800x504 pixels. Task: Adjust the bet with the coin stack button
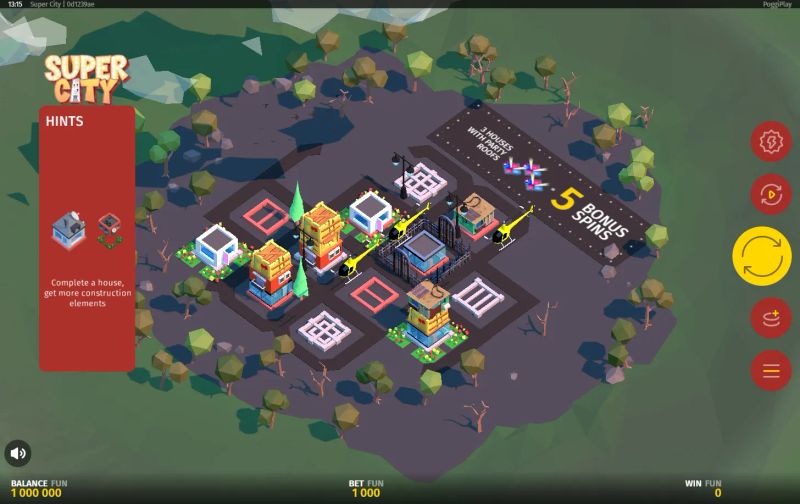pos(771,319)
